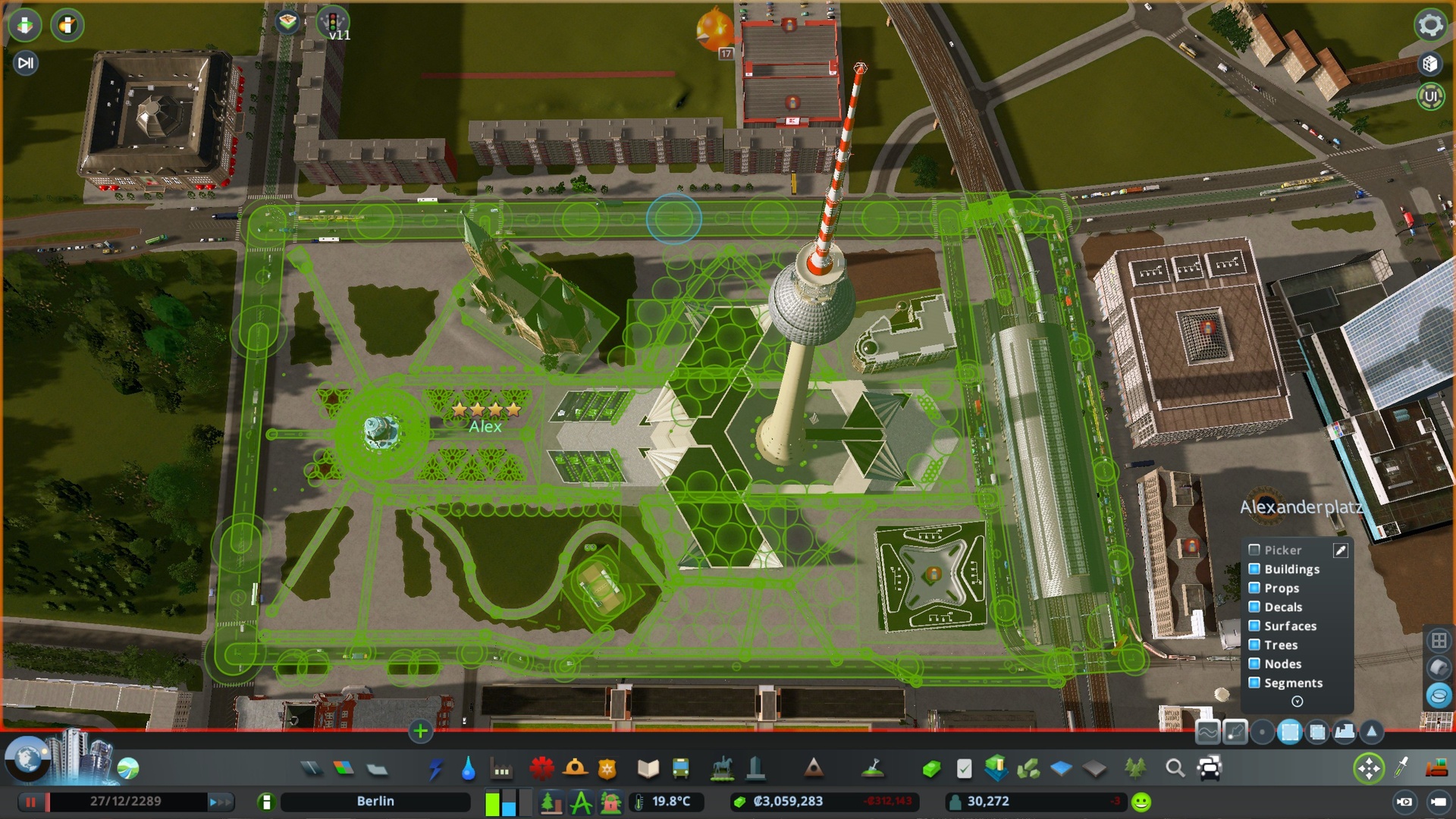Select the Water and Sewage tool
Image resolution: width=1456 pixels, height=819 pixels.
[469, 767]
